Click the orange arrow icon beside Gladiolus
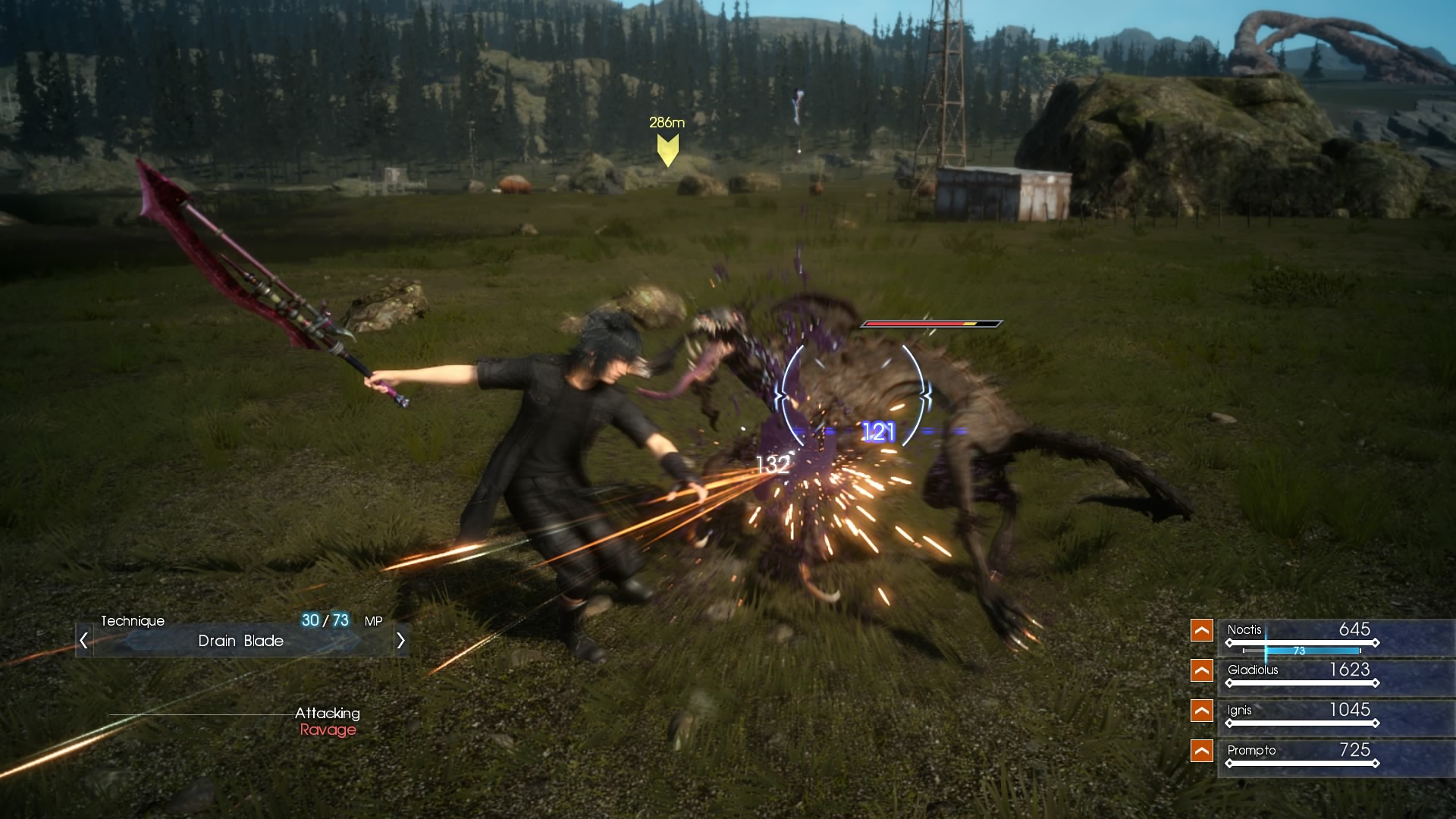The width and height of the screenshot is (1456, 819). click(x=1202, y=670)
